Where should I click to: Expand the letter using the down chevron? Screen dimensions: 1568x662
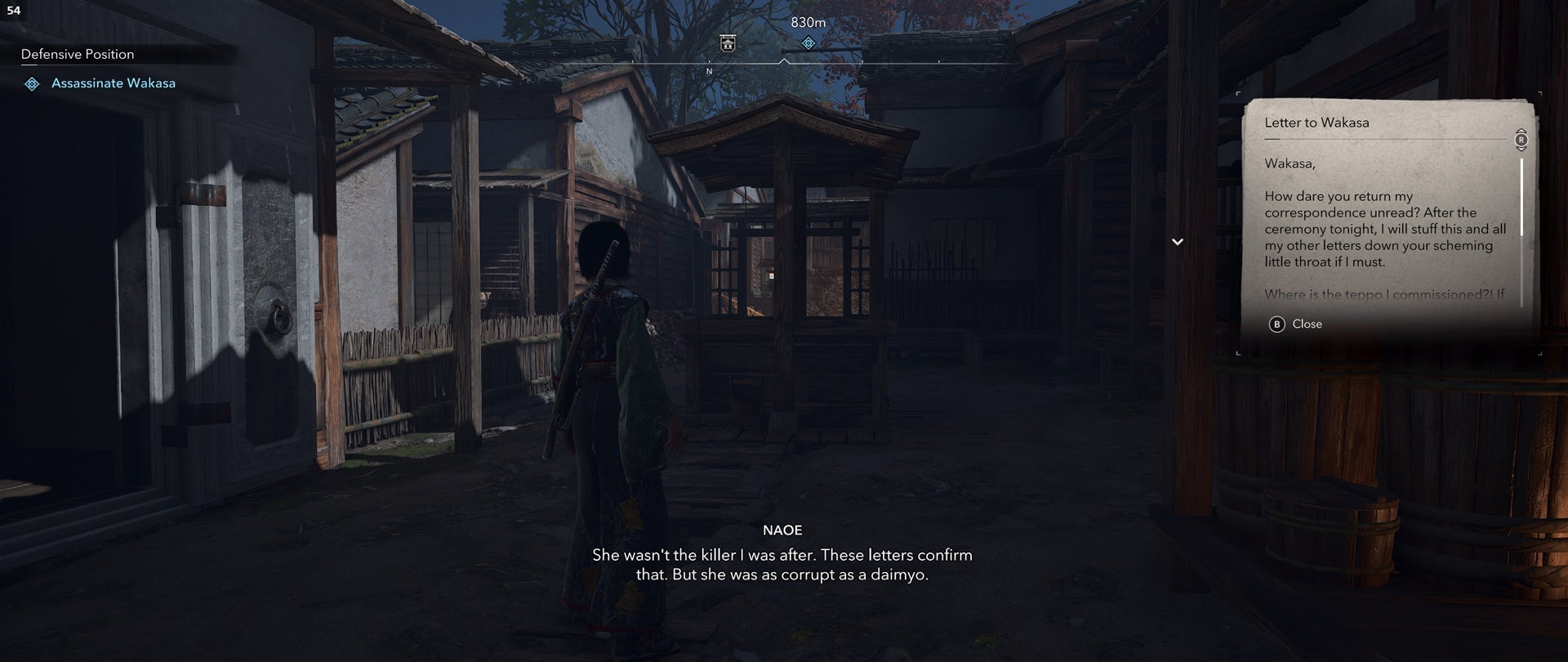[x=1178, y=242]
